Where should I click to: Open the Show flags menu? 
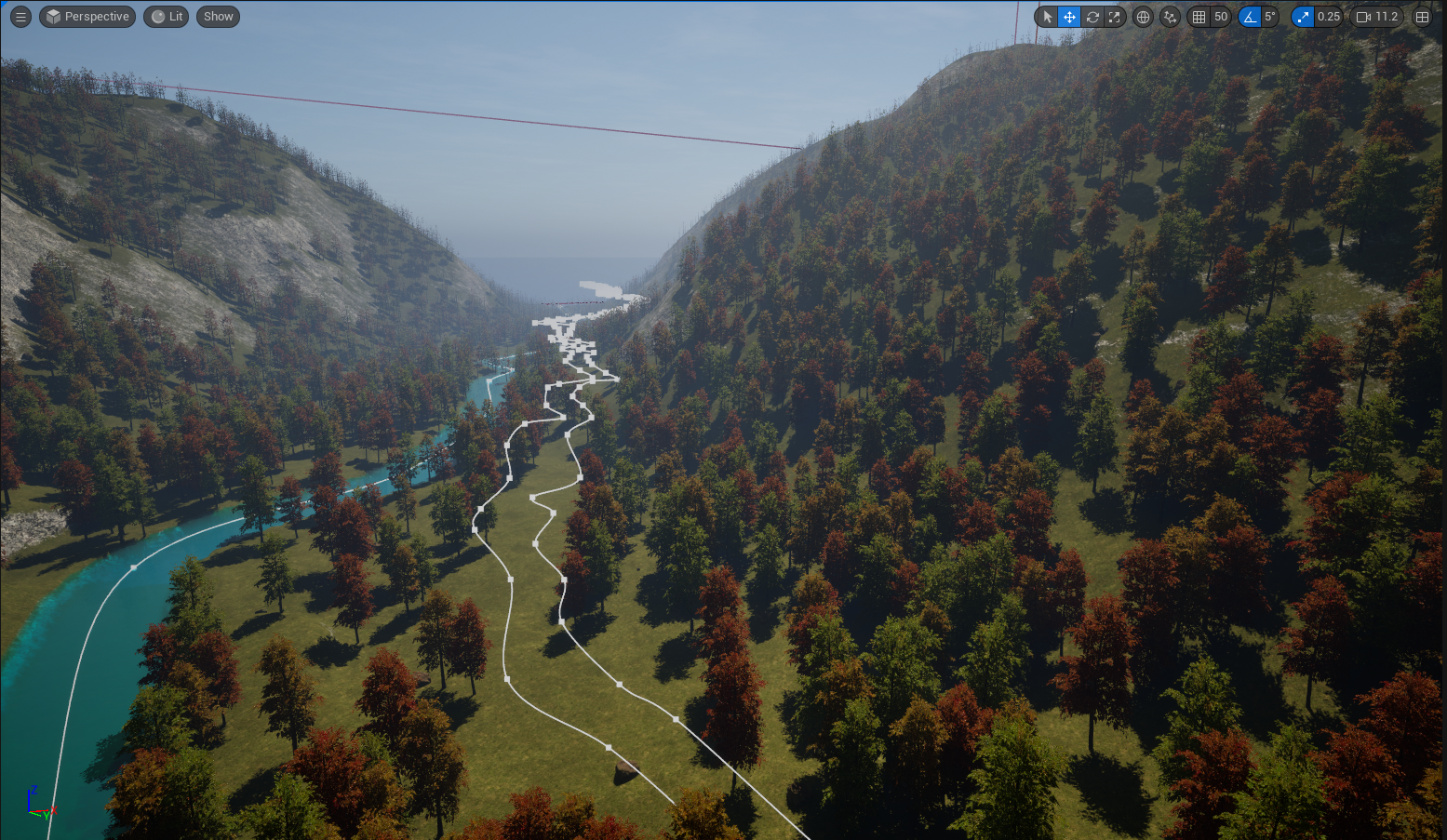pyautogui.click(x=218, y=17)
